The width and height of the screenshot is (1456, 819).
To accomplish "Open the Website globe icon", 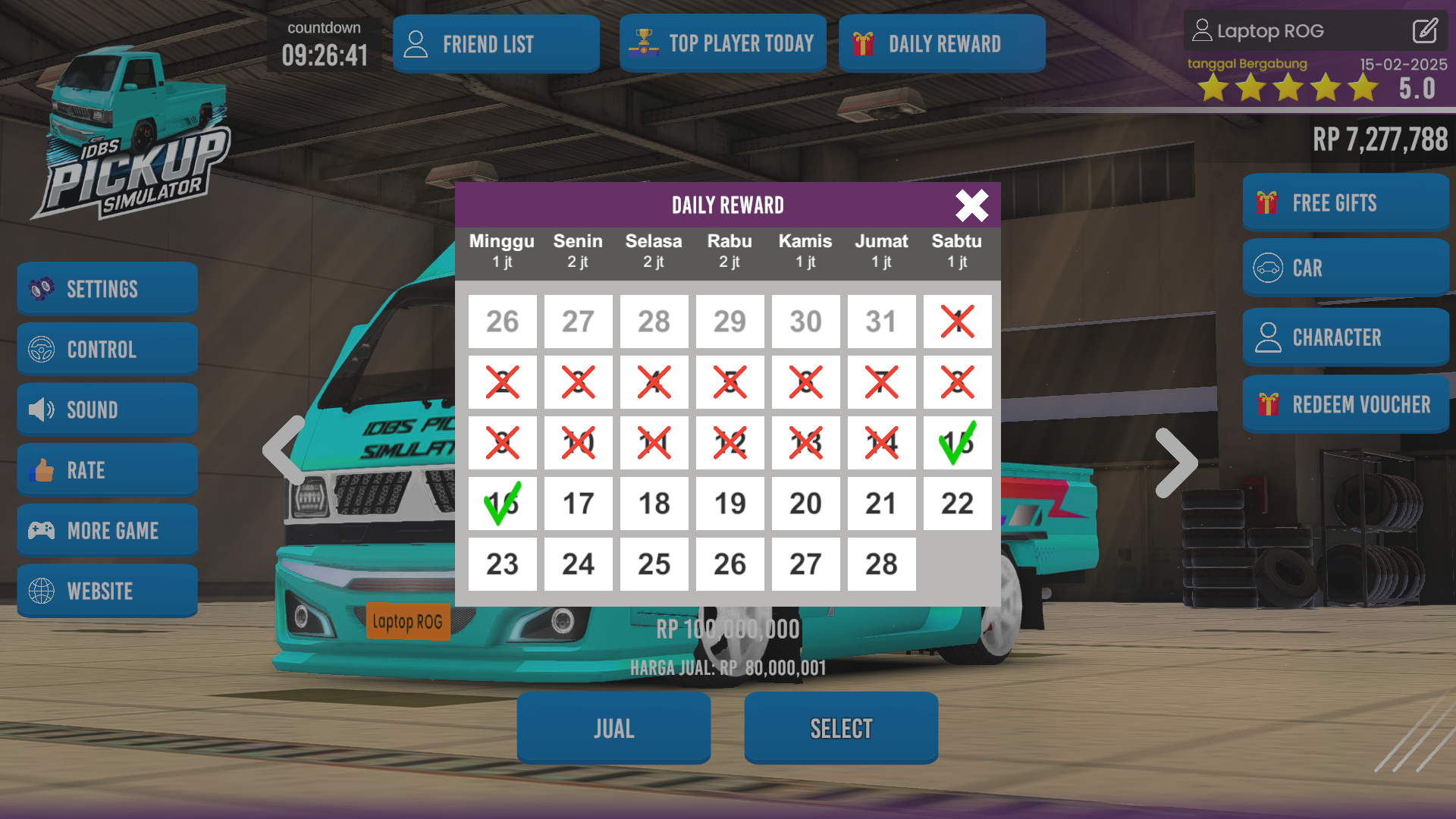I will tap(42, 590).
